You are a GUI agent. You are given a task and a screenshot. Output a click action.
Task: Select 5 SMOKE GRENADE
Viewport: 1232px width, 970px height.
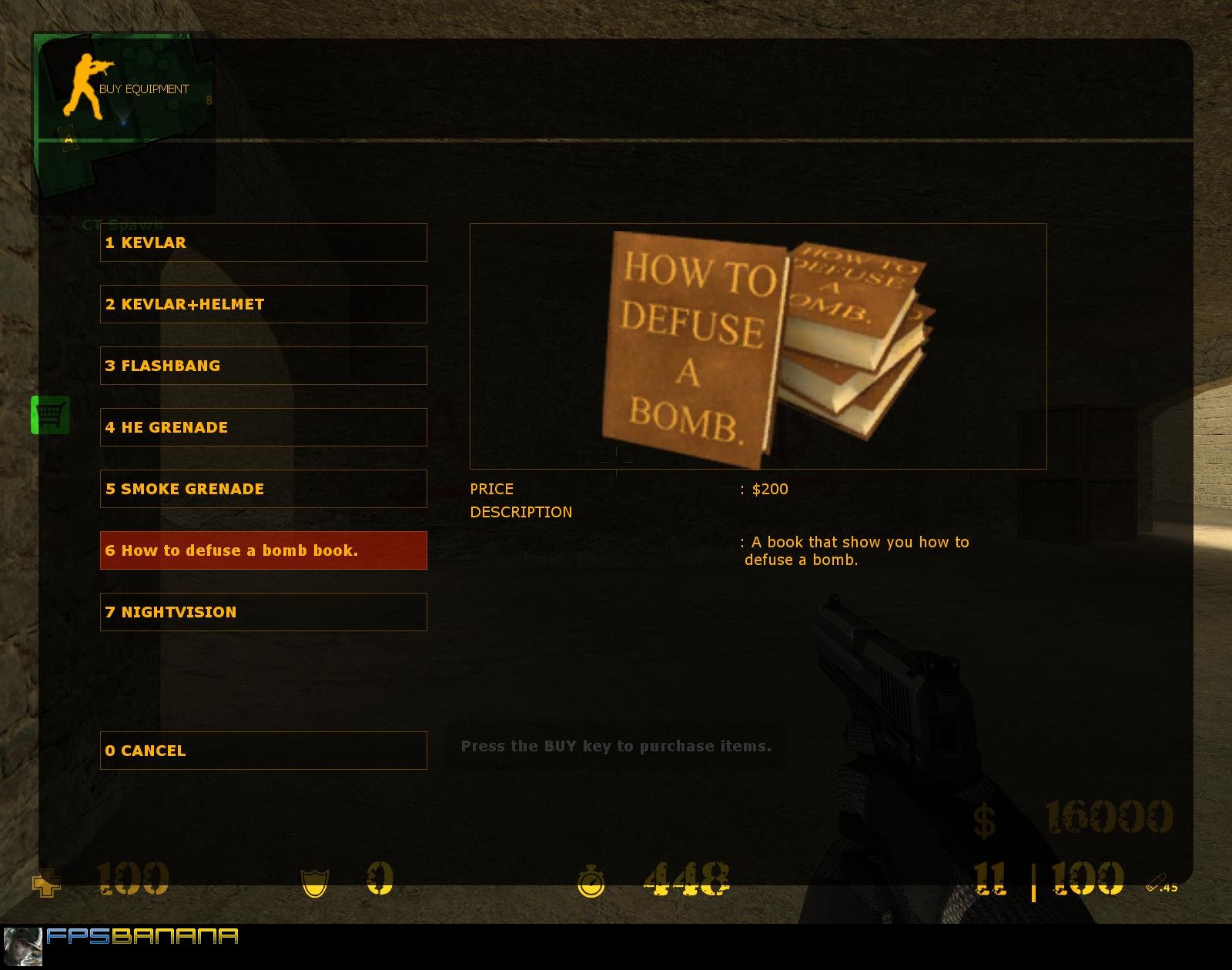click(263, 489)
